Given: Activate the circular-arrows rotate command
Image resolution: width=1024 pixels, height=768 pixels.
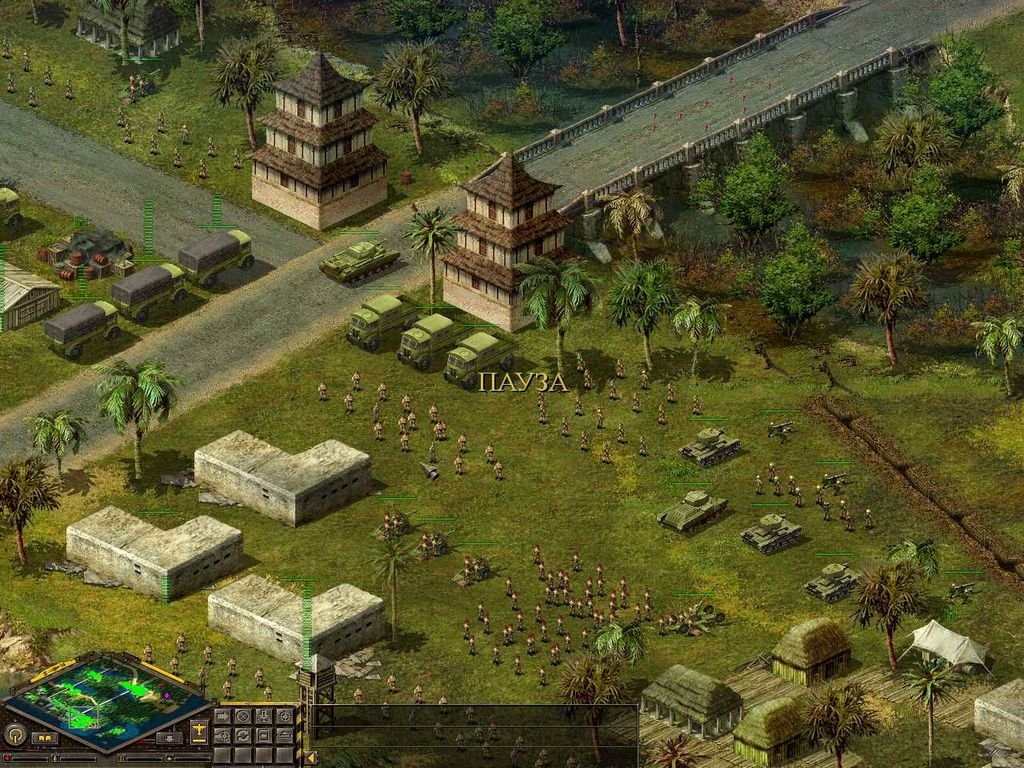Looking at the screenshot, I should [x=243, y=735].
